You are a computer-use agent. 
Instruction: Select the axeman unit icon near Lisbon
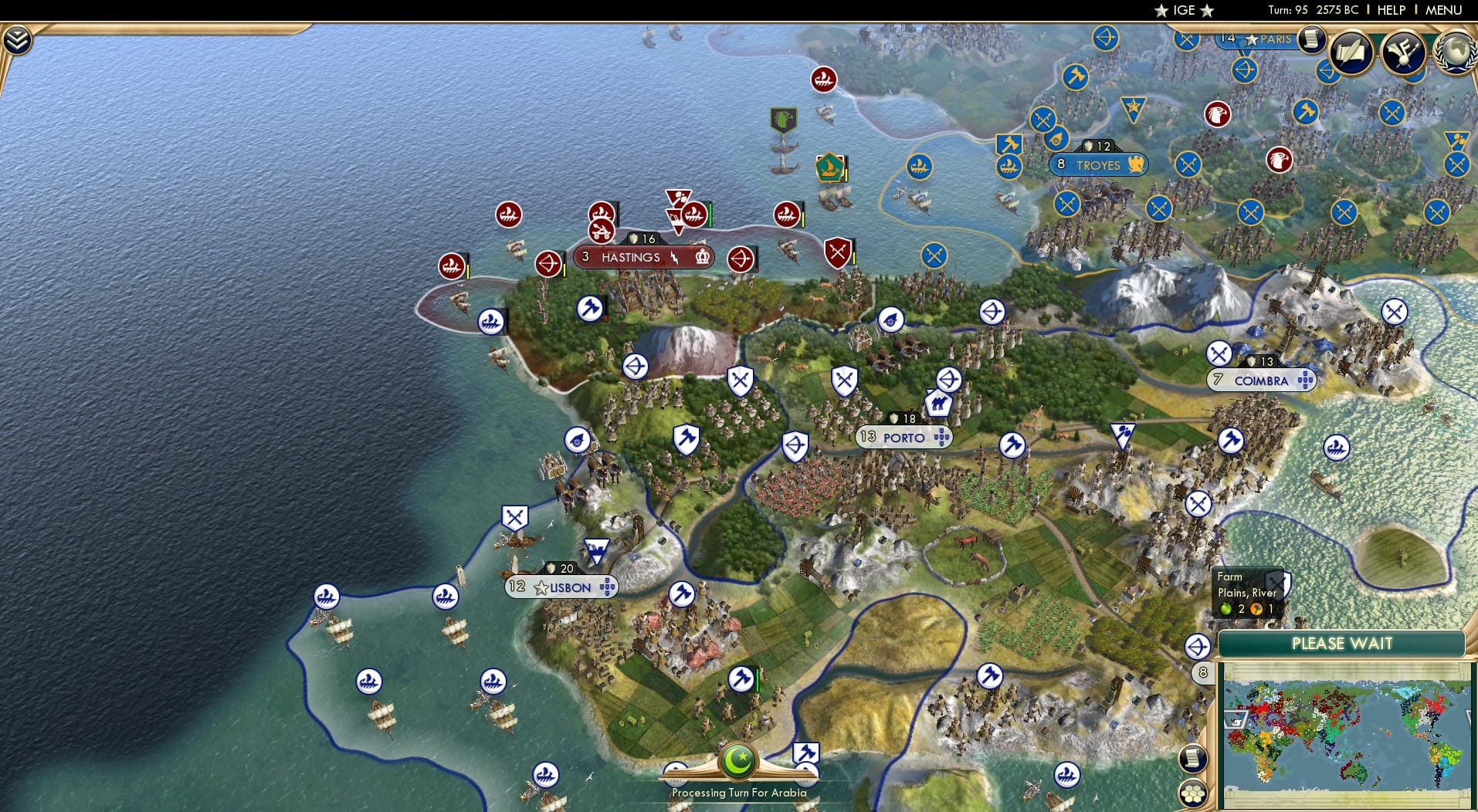click(683, 592)
